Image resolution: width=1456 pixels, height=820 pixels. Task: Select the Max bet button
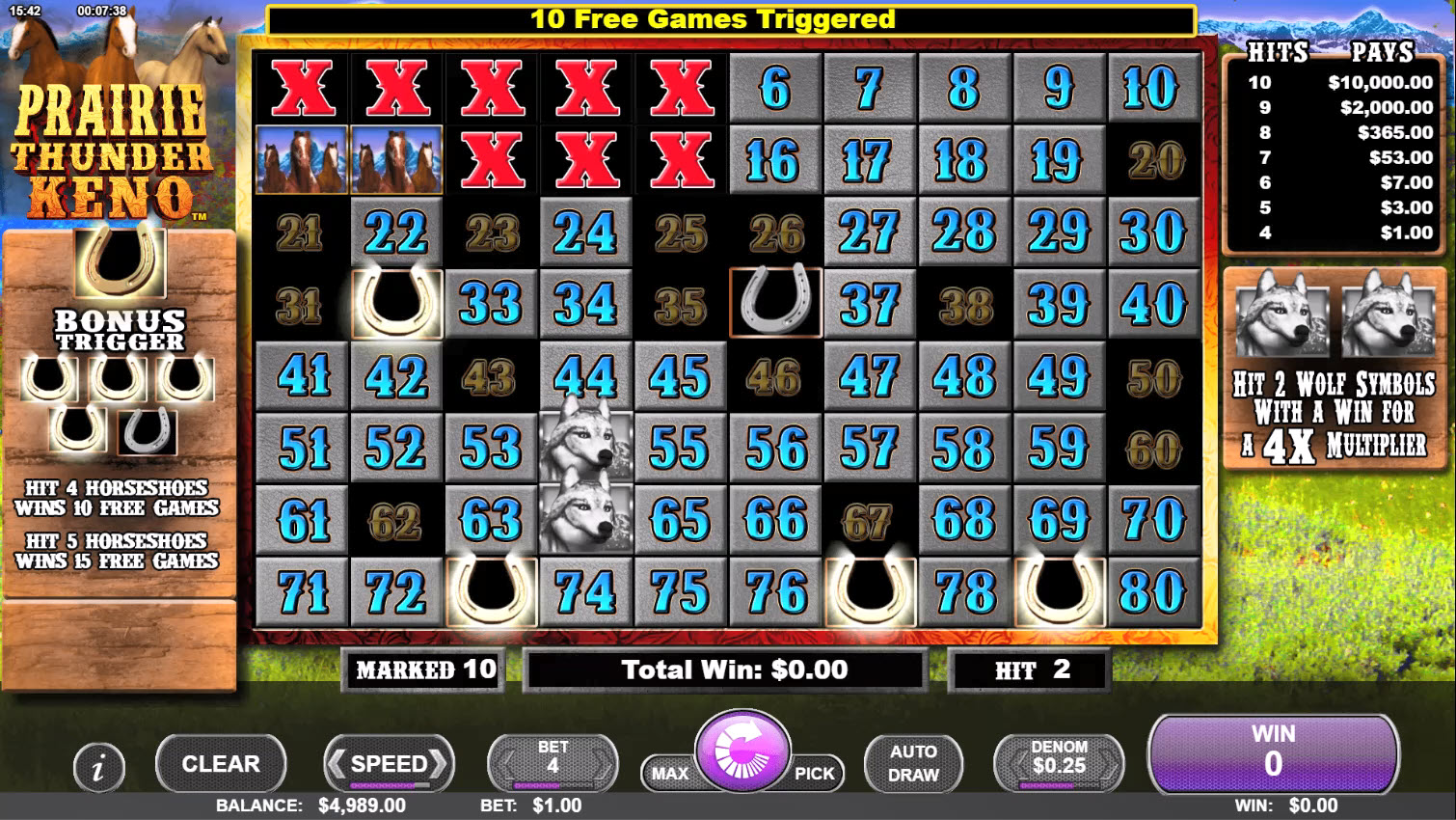click(x=669, y=774)
